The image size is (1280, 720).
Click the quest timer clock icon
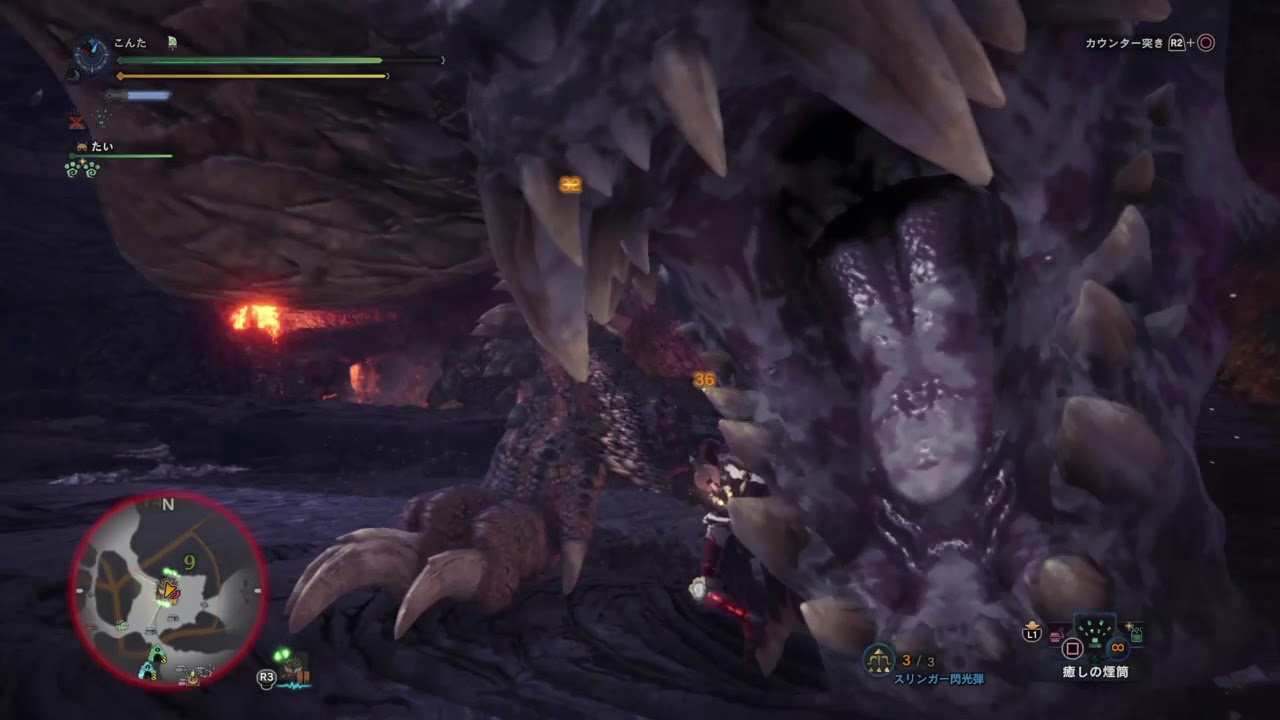click(x=91, y=54)
